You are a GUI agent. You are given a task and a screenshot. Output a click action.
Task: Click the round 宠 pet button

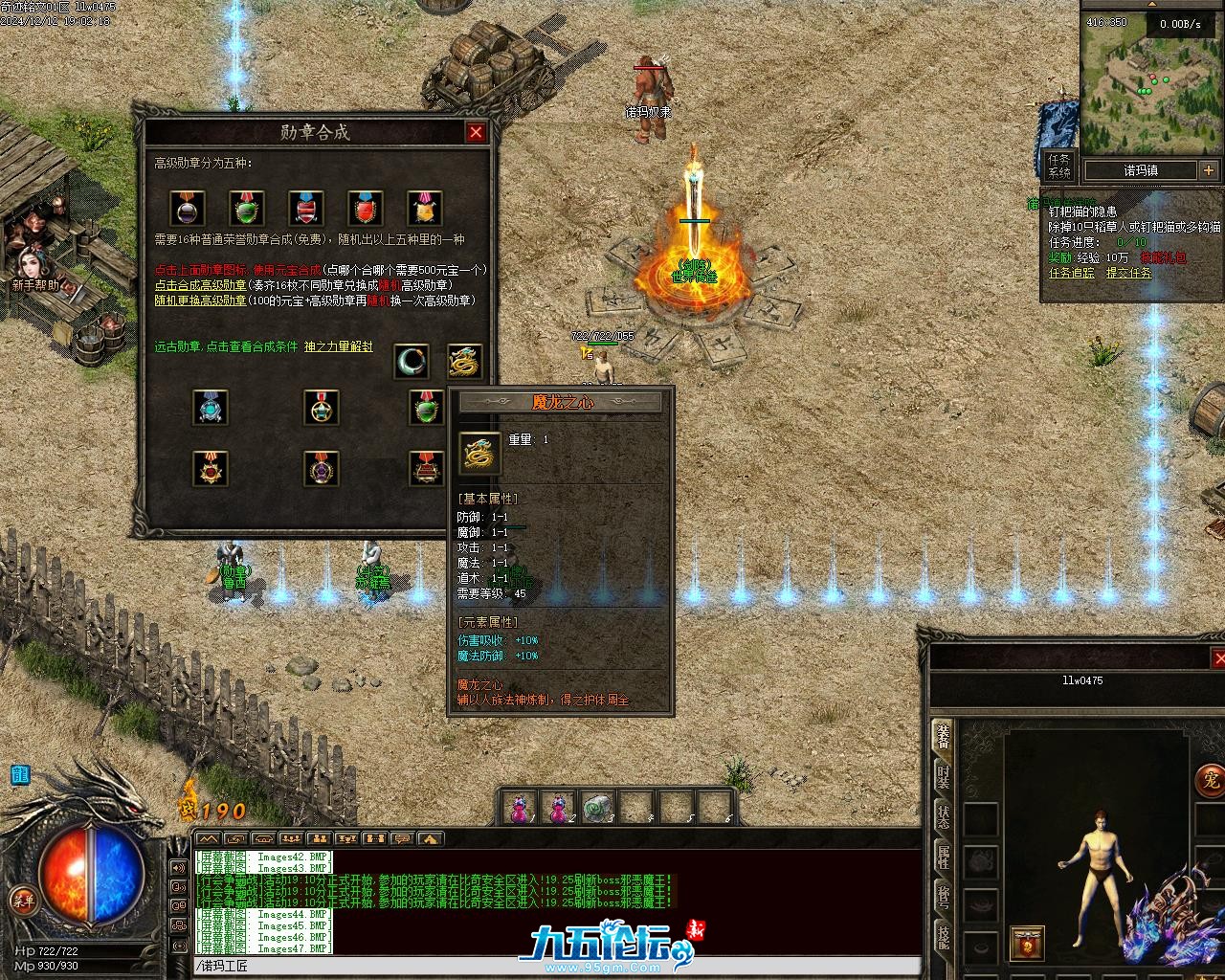click(1210, 779)
